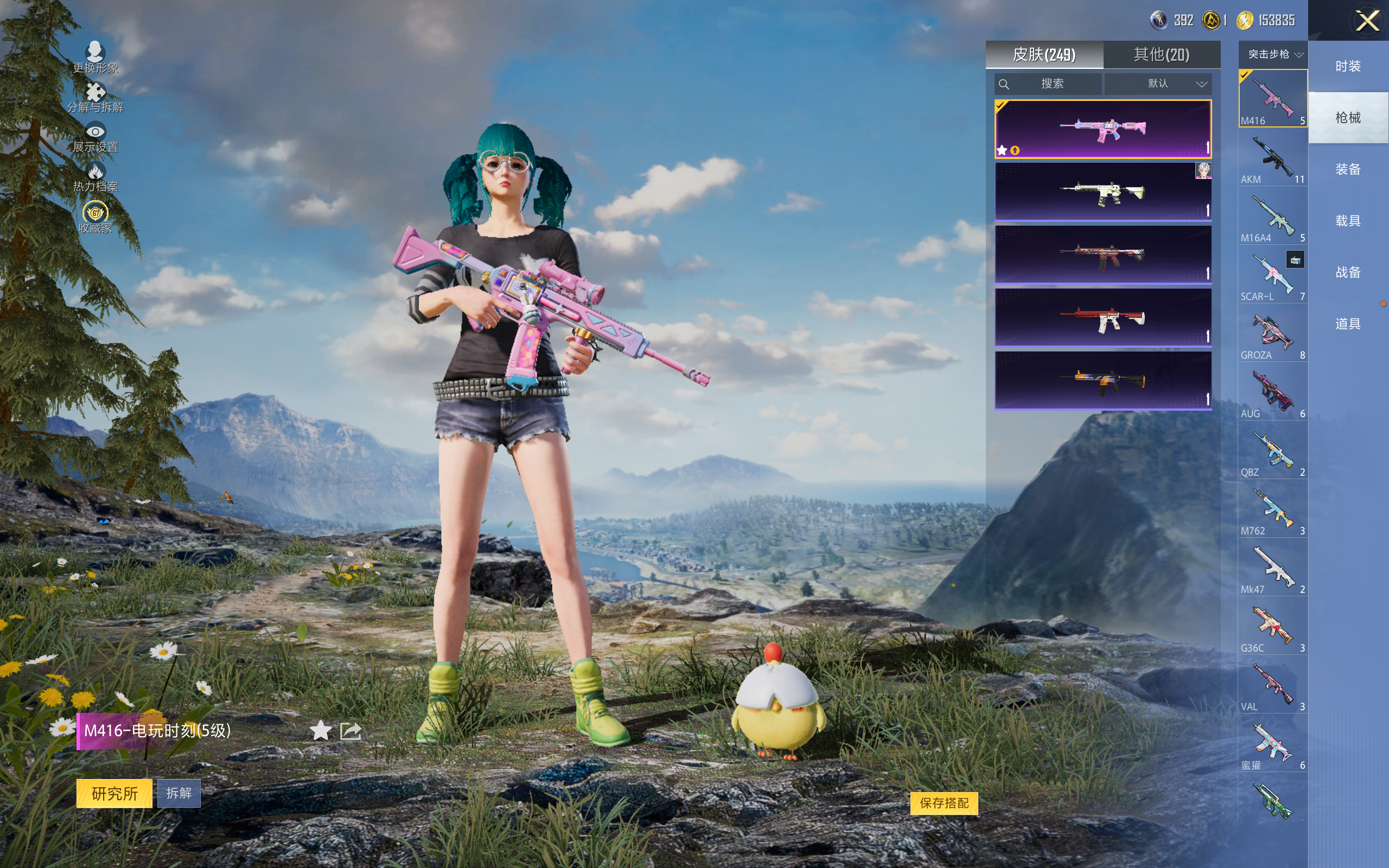Select the GROZA weapon entry
1389x868 pixels.
1272,334
